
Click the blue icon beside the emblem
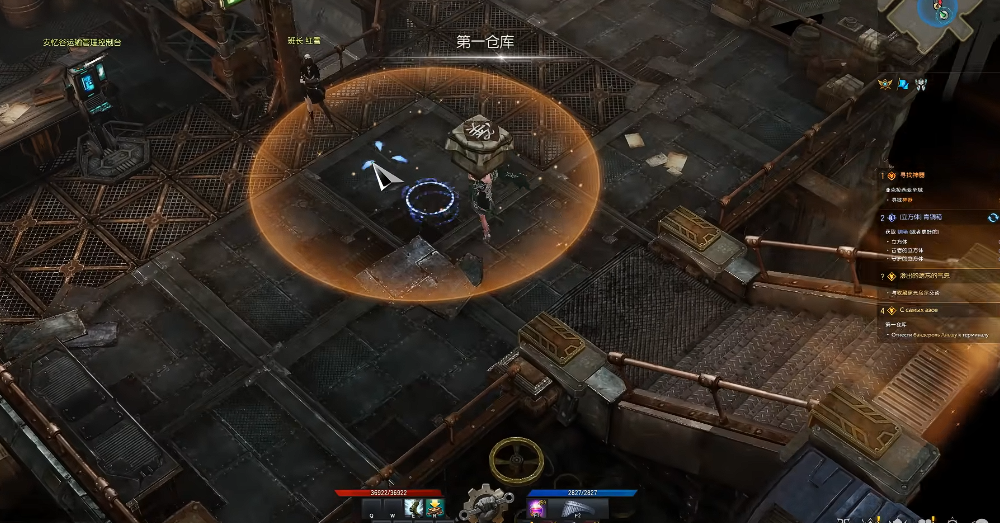pos(903,85)
